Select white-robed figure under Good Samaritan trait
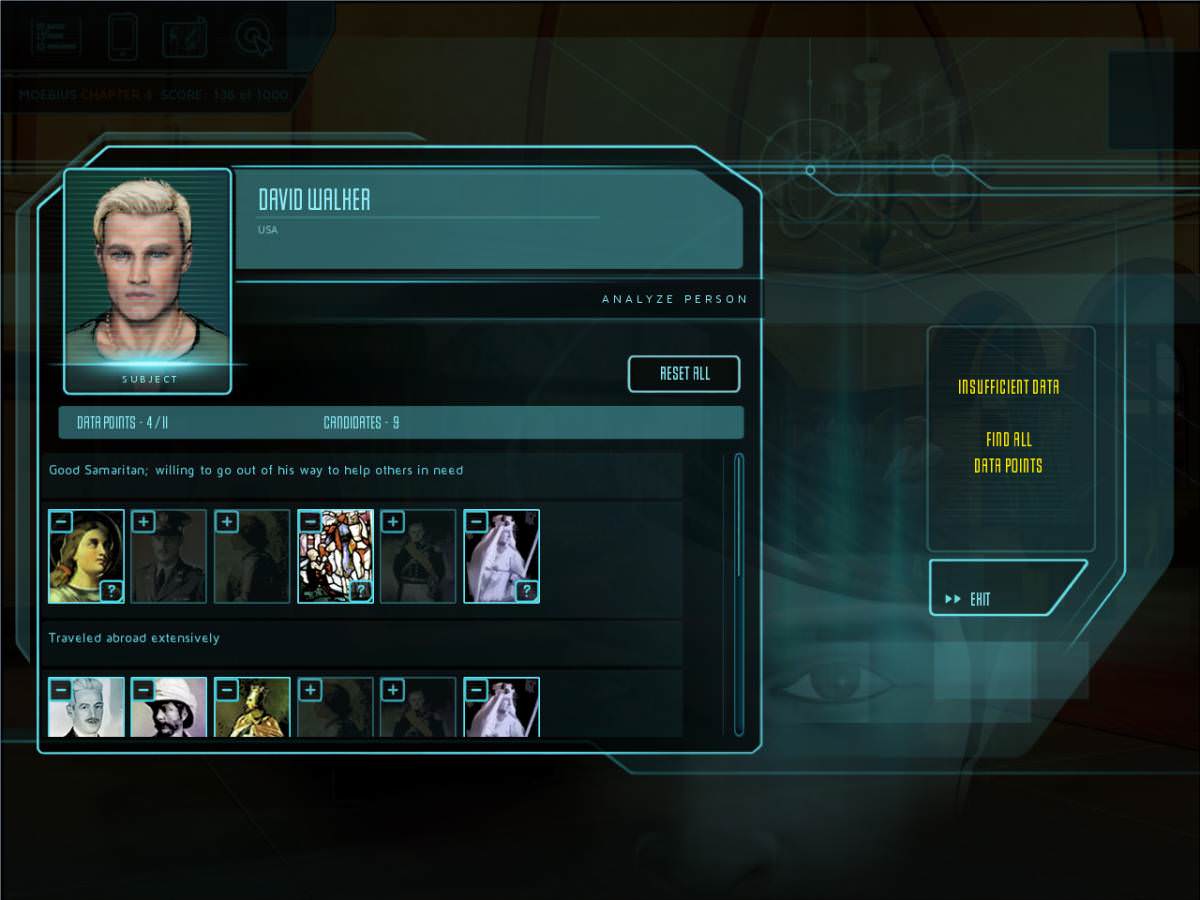Screen dimensions: 1200x900 pos(501,557)
